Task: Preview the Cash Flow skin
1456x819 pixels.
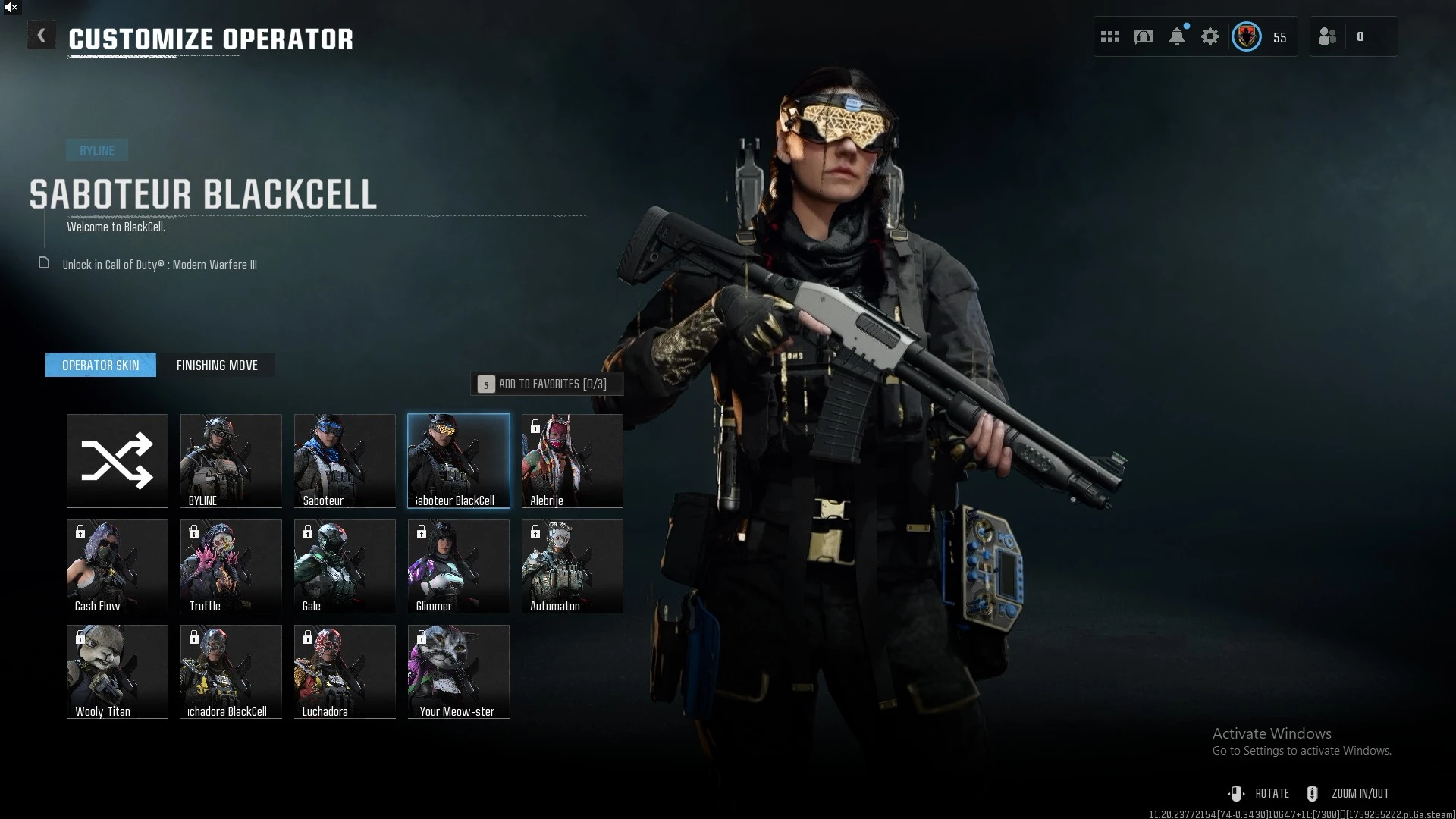Action: [x=118, y=566]
